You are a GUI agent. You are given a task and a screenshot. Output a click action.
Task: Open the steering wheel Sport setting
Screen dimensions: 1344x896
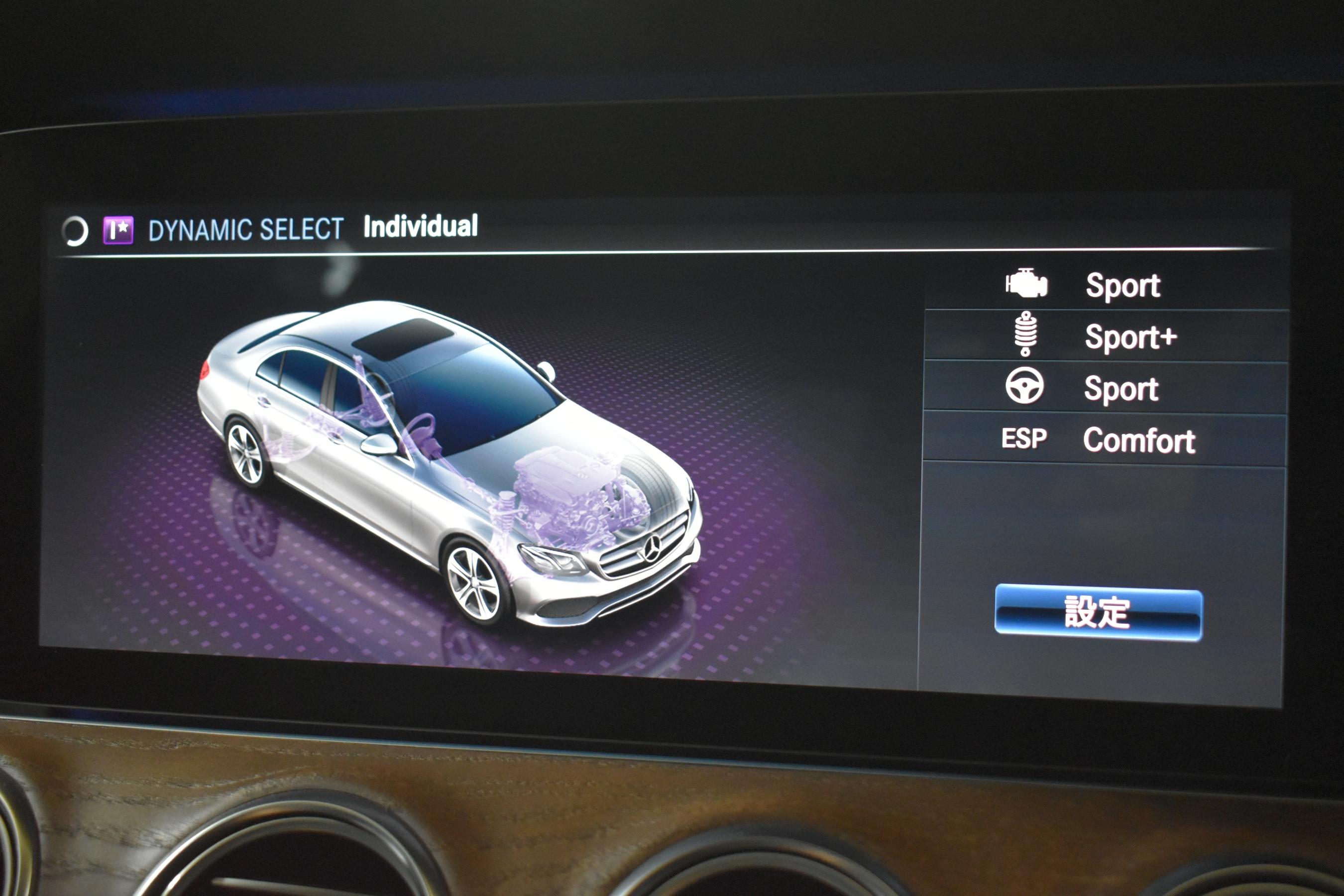[1105, 388]
